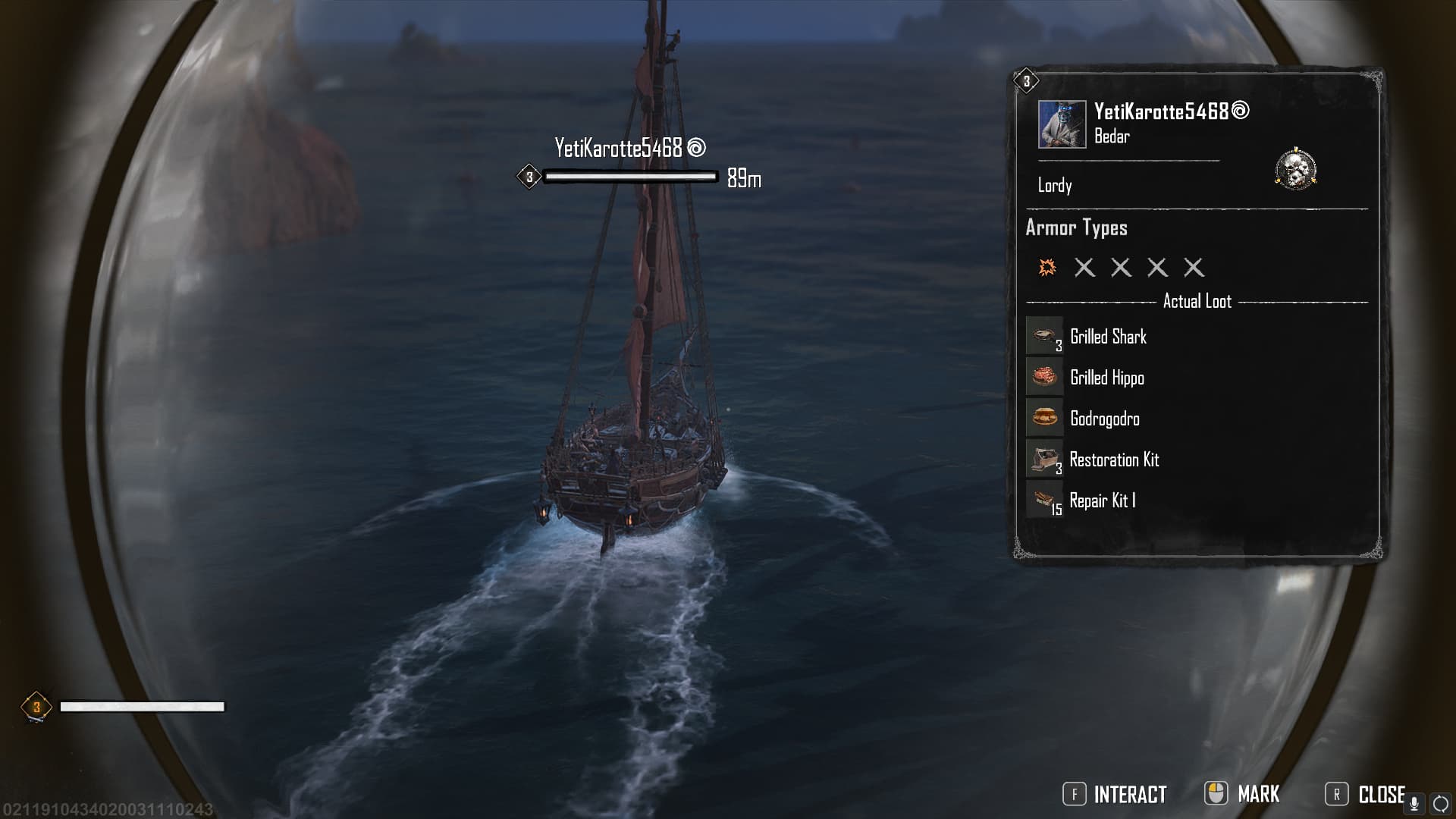Select the Repair Kit I loot row

pos(1102,500)
